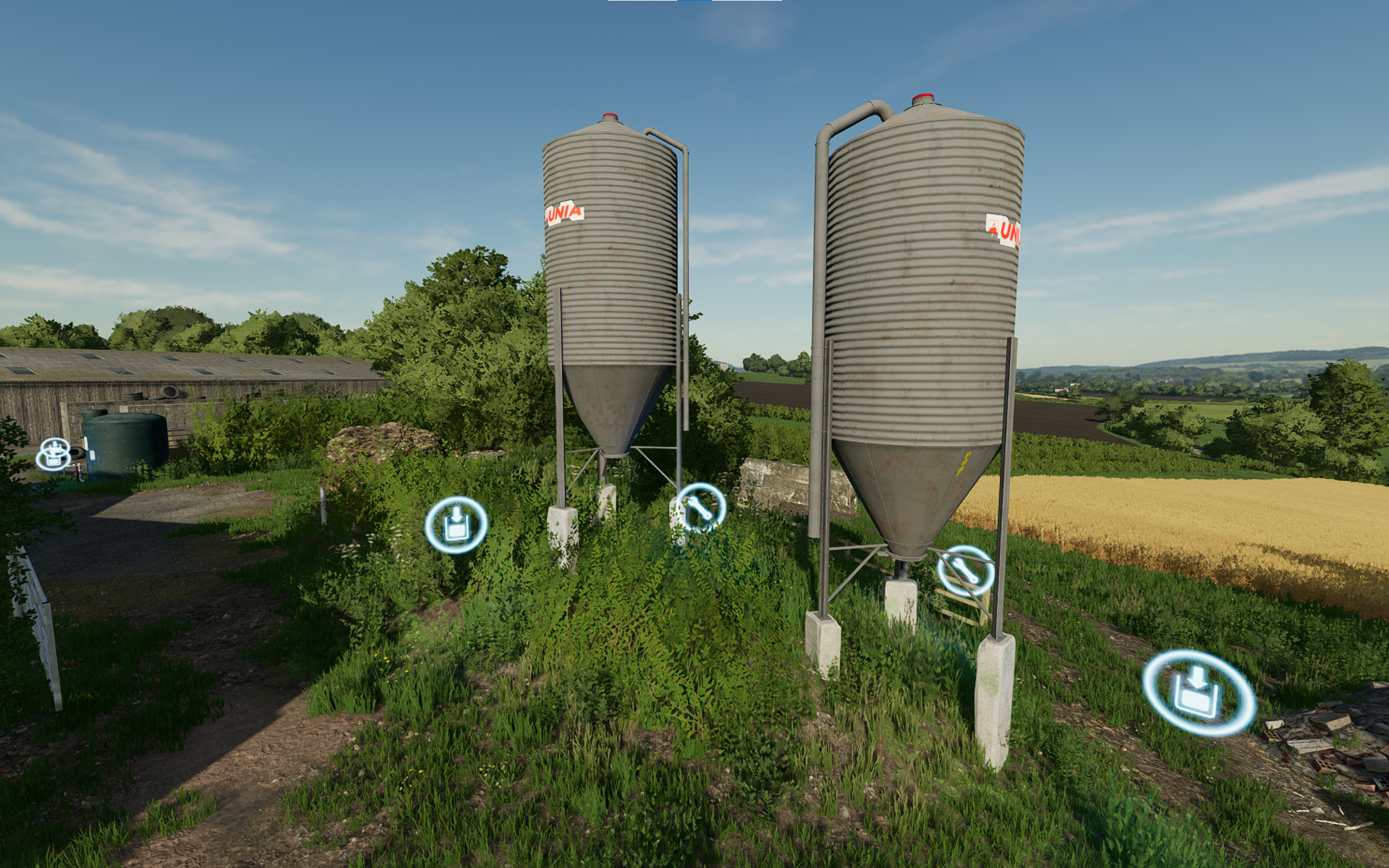
Task: Select the glowing marker beside the green tank
Action: point(54,454)
